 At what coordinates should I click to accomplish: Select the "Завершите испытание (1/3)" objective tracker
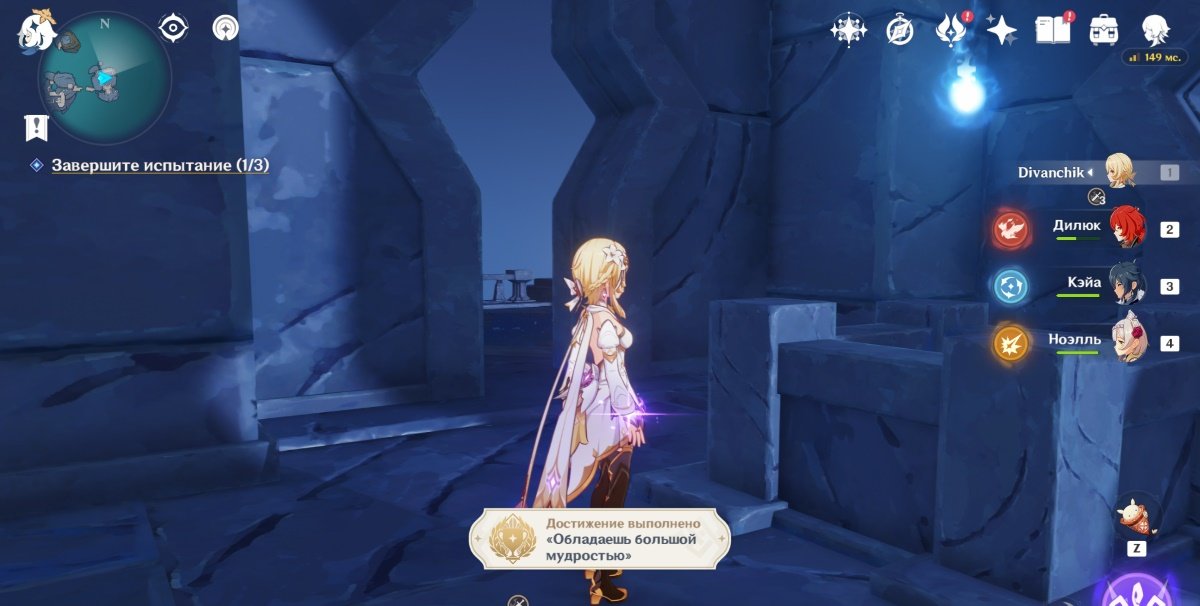[160, 165]
